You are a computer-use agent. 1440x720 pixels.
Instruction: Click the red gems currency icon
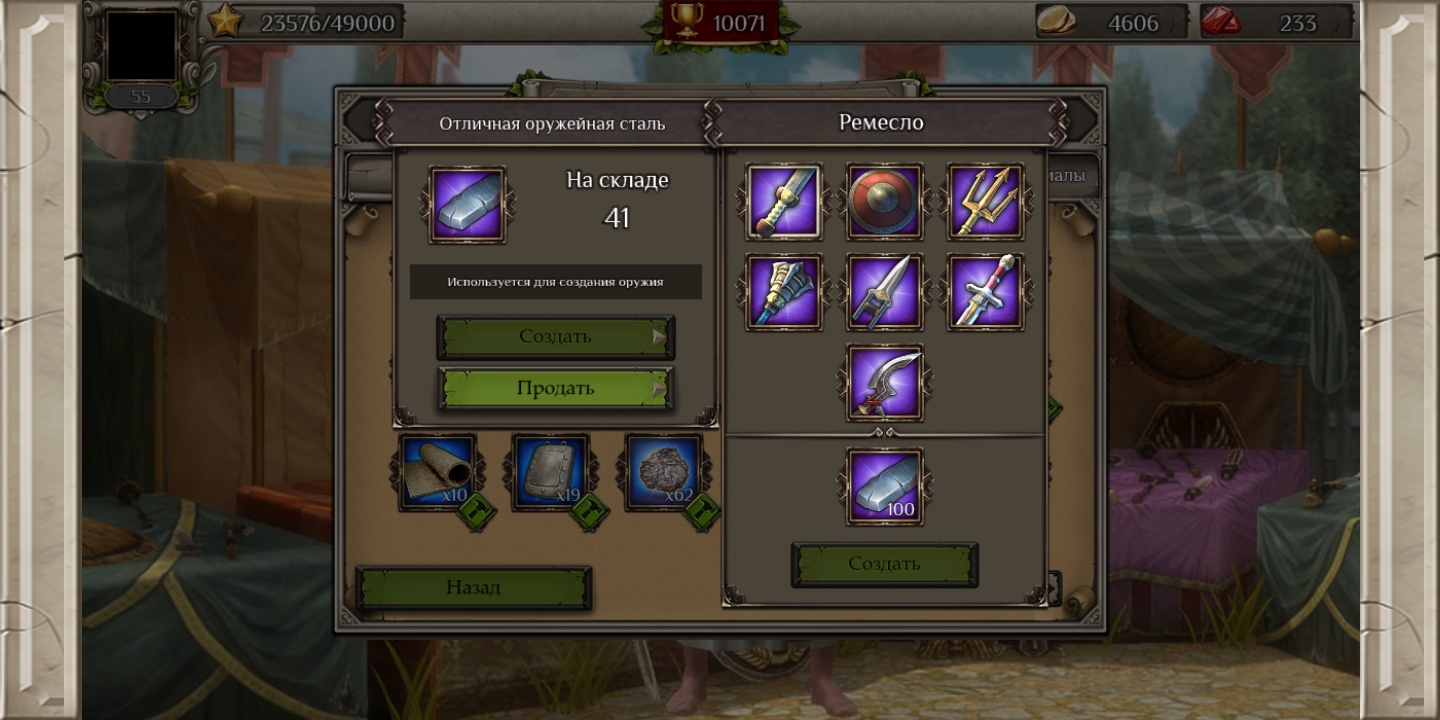(x=1221, y=22)
